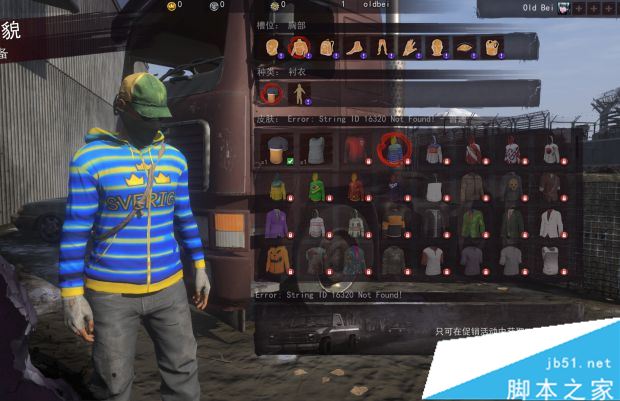Pick the legs slot category
Image resolution: width=620 pixels, height=401 pixels.
381,47
